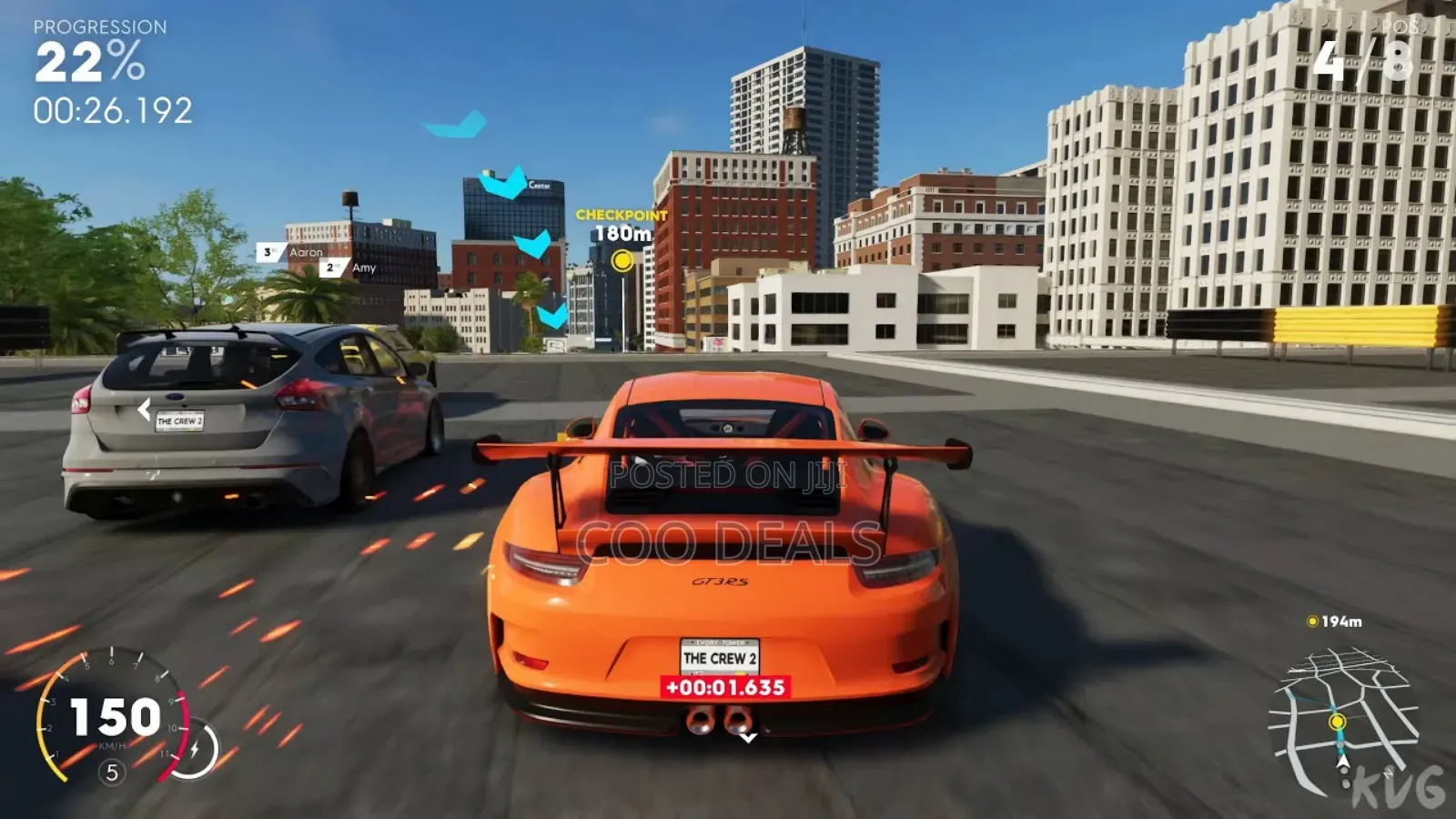Click the yellow waypoint dot on minimap
Screen dimensions: 1456x819
(x=1337, y=721)
